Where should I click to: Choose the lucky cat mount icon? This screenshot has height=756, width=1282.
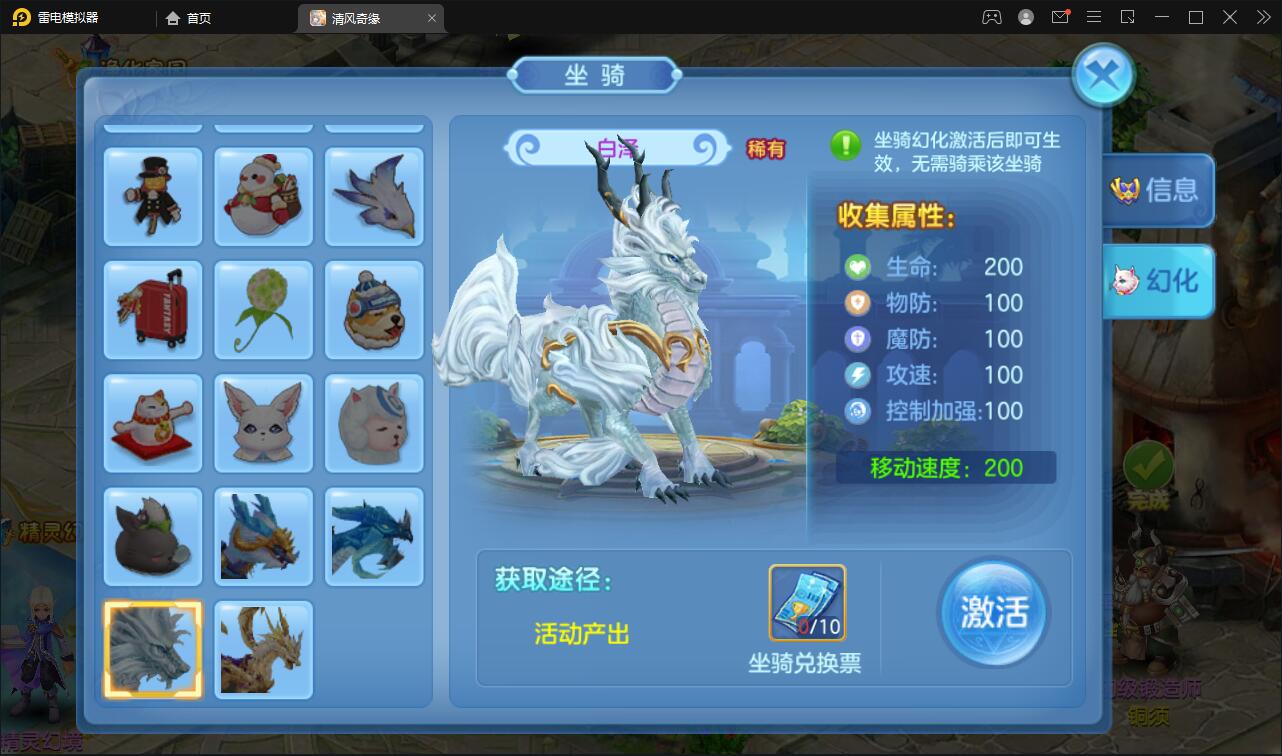pos(152,423)
